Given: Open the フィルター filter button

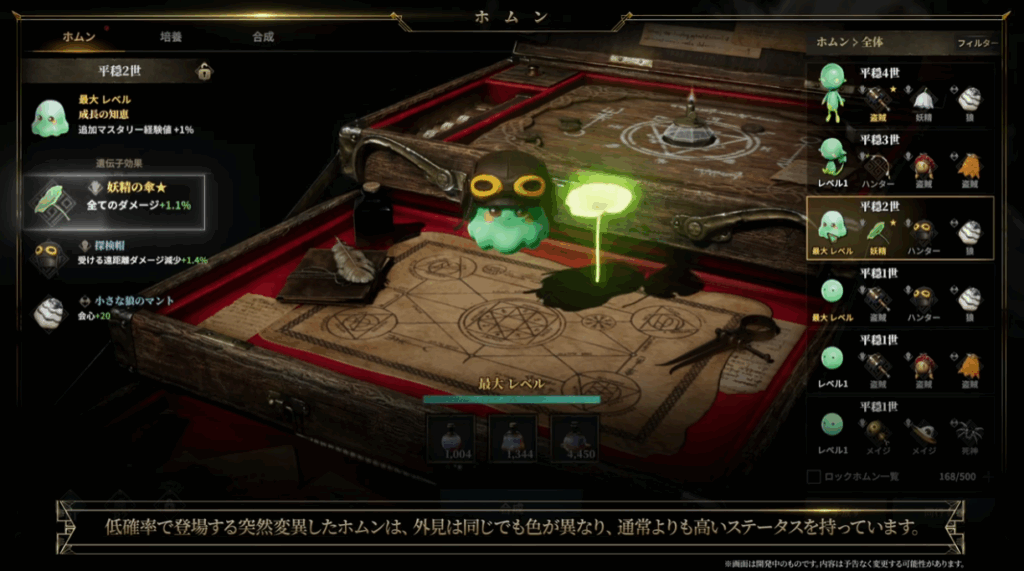Looking at the screenshot, I should tap(977, 43).
